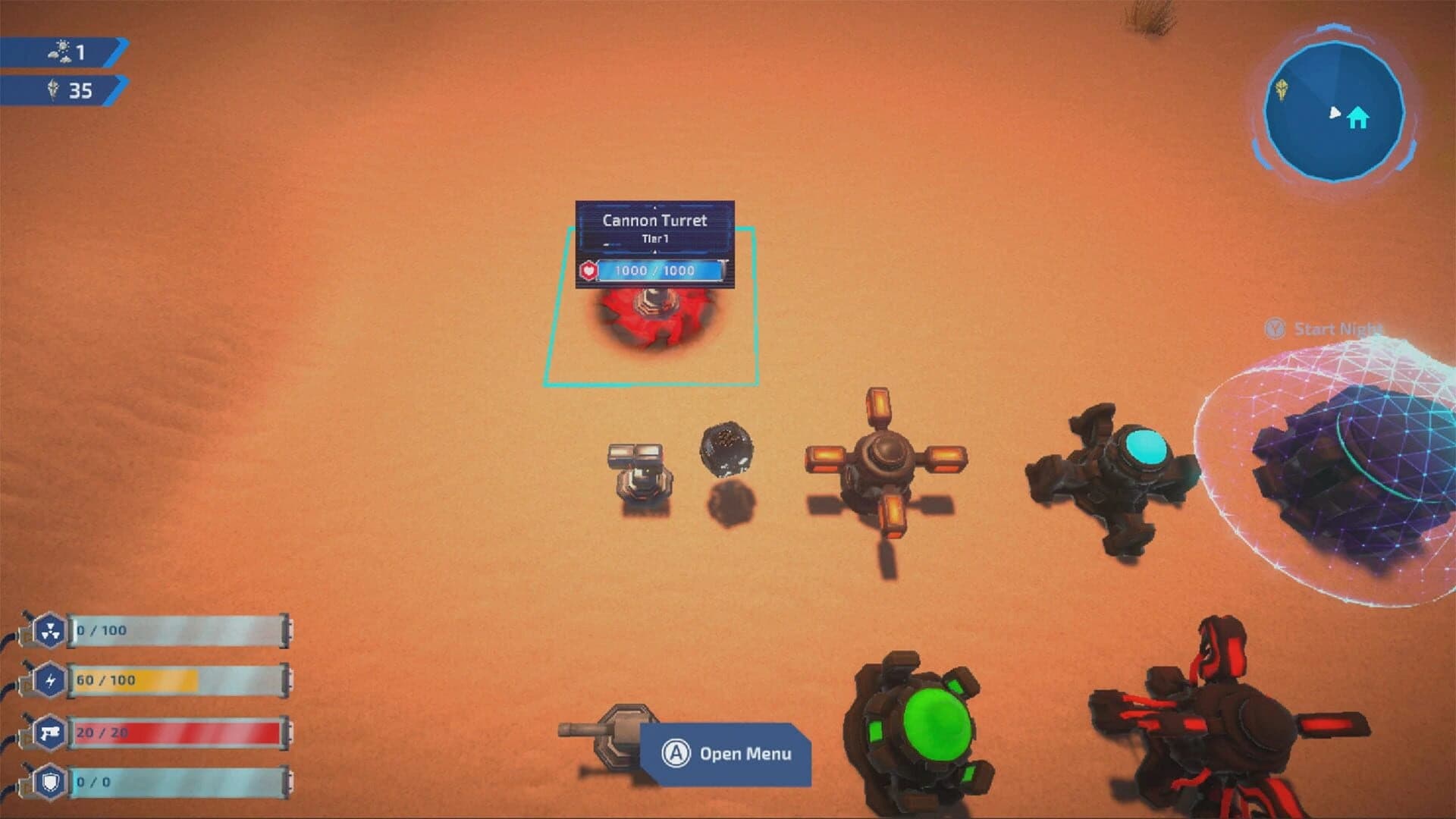
Task: Click the home base icon on the minimap
Action: pyautogui.click(x=1357, y=118)
